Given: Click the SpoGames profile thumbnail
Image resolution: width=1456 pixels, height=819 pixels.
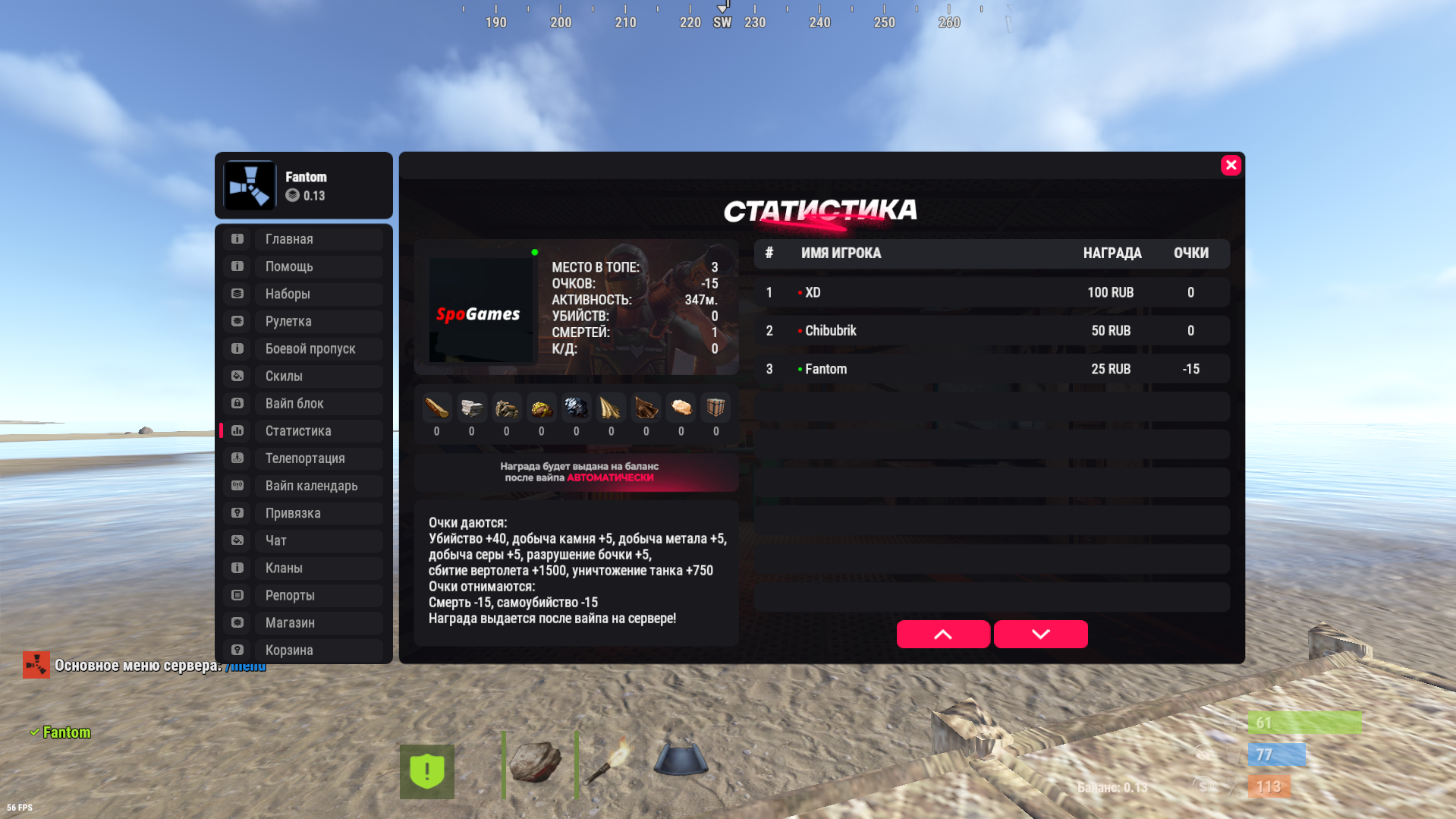Looking at the screenshot, I should (x=481, y=308).
